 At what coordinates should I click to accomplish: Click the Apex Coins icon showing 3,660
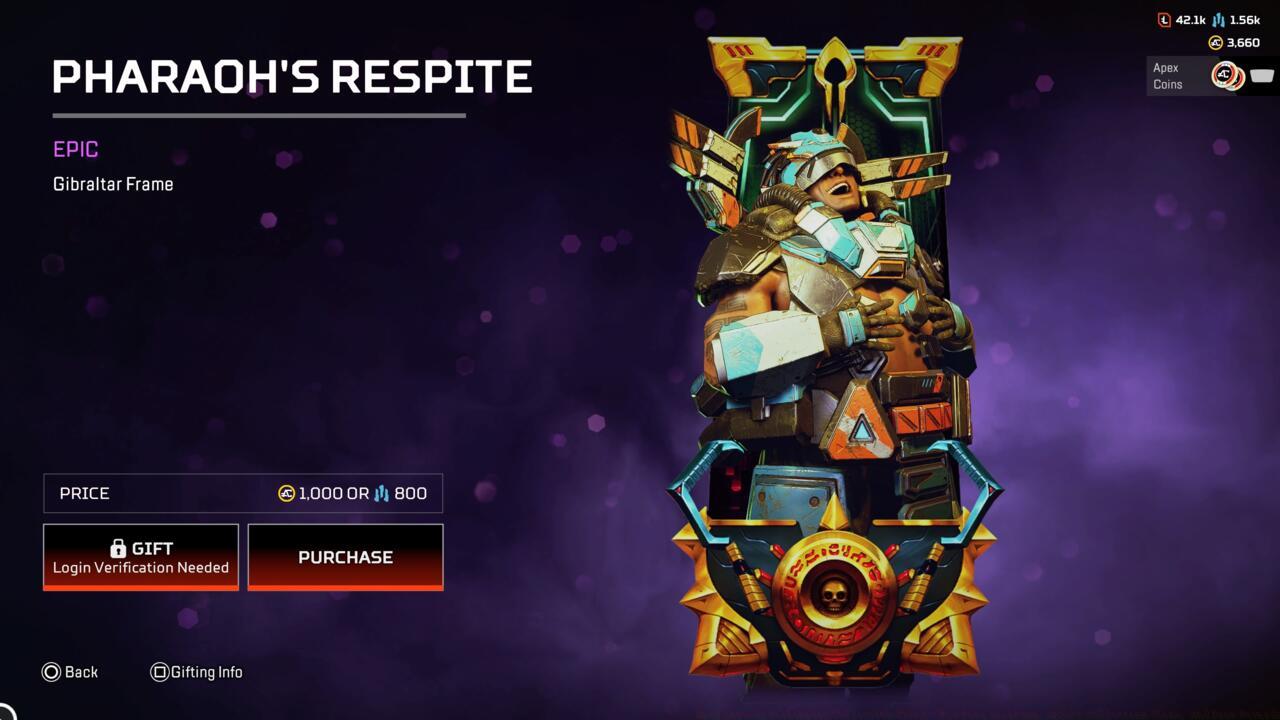[1216, 42]
